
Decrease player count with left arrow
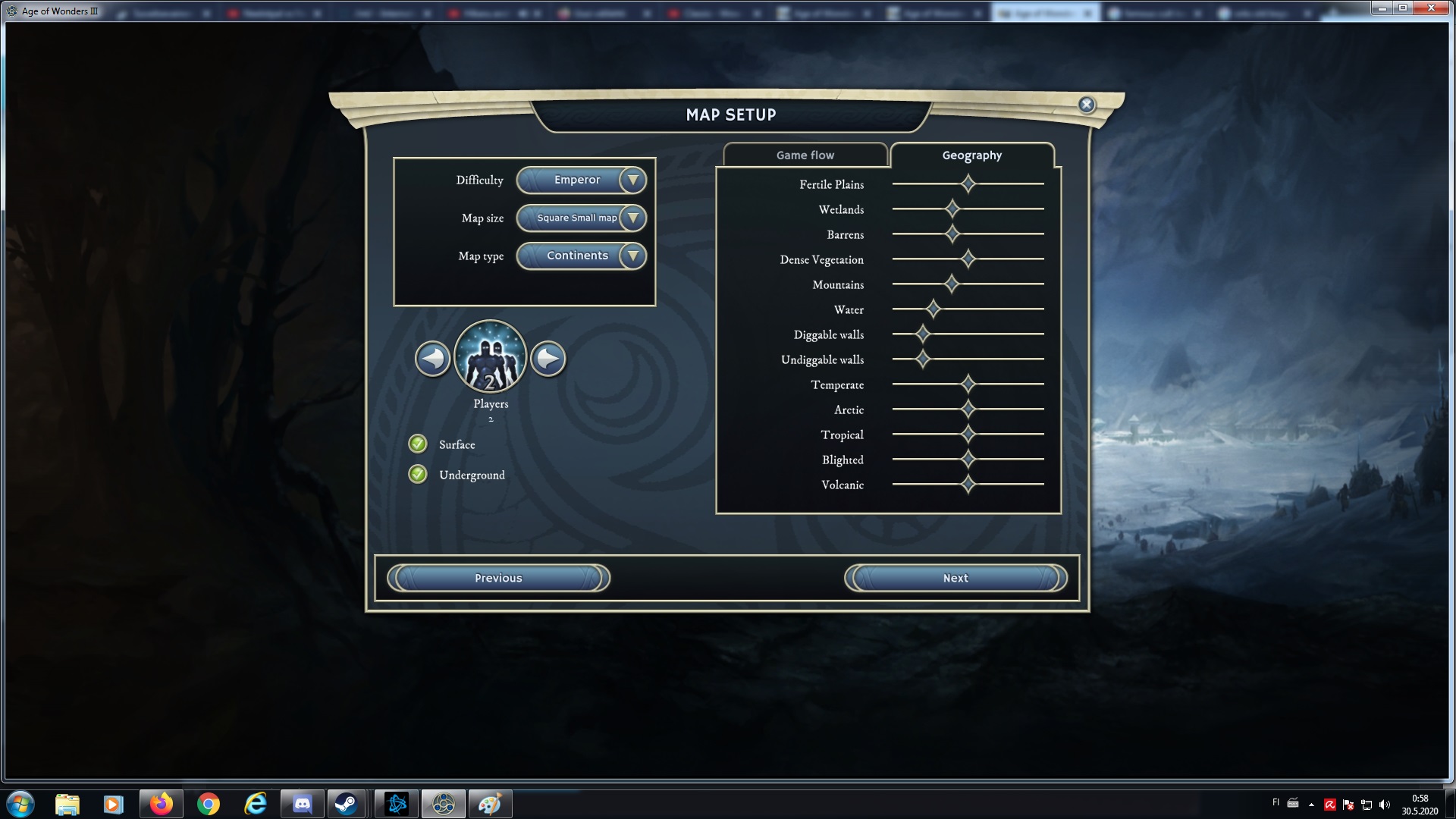433,359
